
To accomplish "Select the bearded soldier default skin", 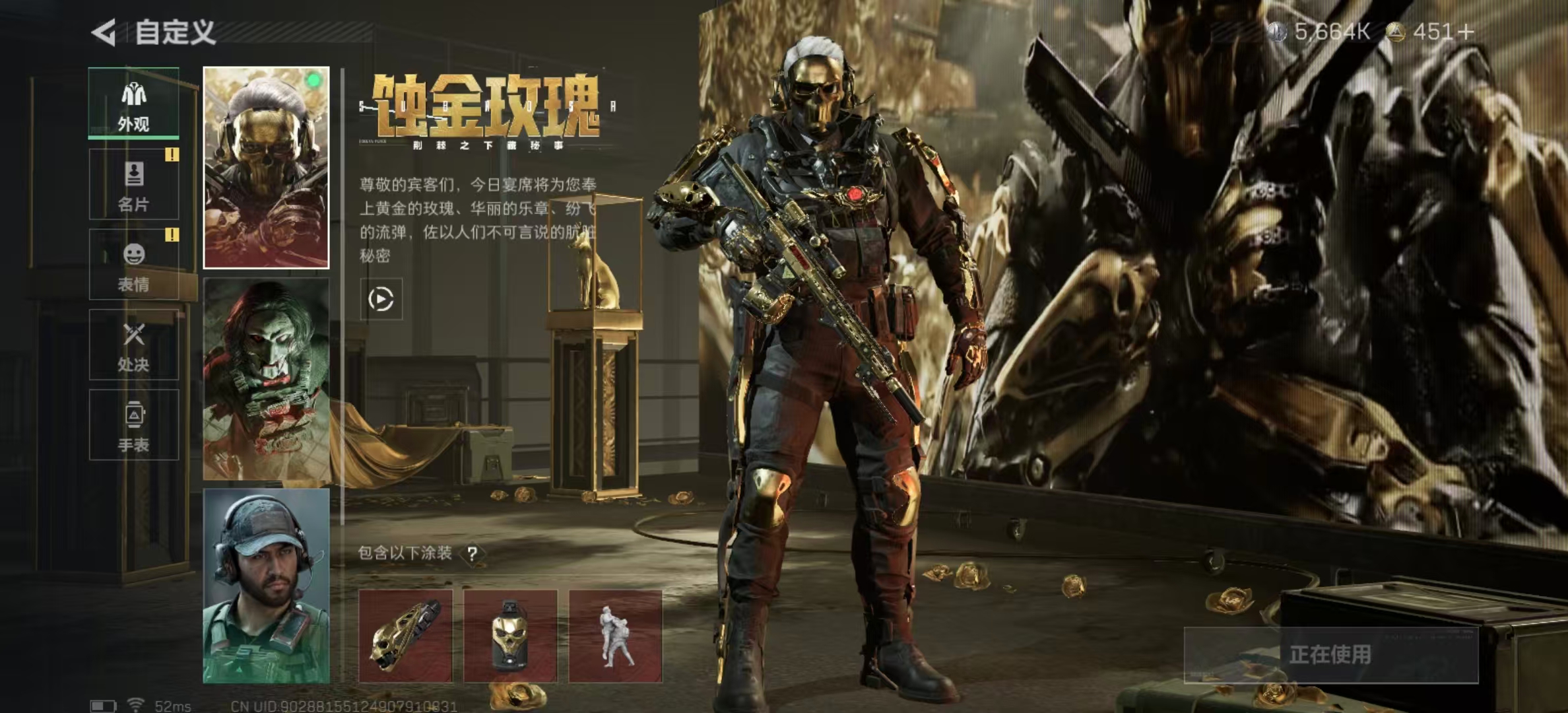I will coord(266,586).
